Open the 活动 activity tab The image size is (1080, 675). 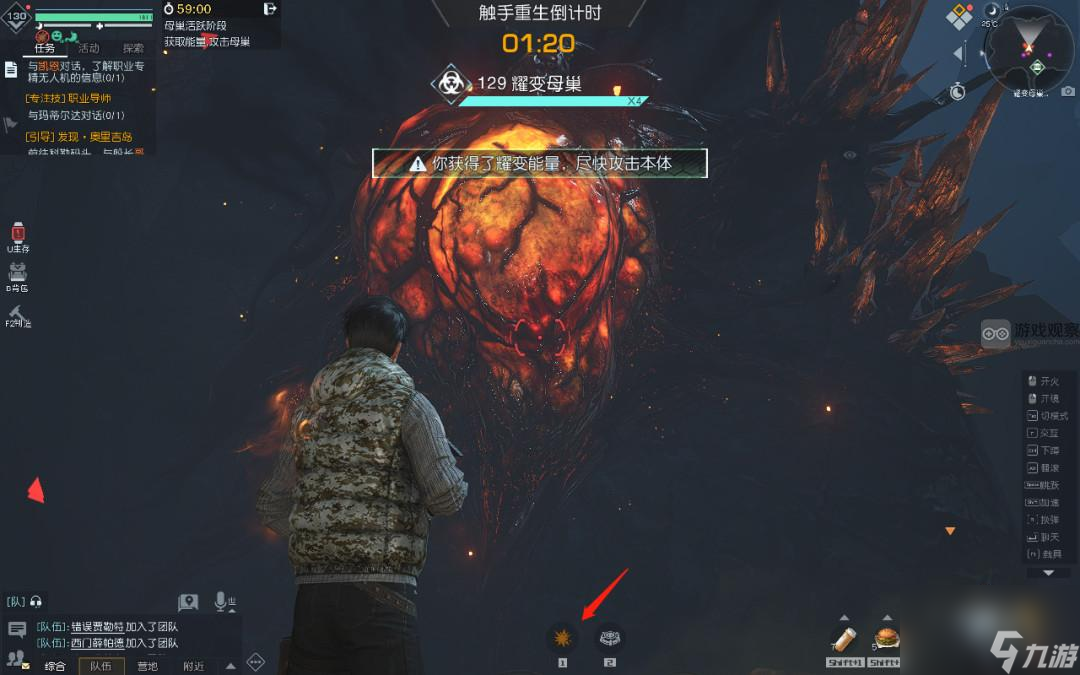tap(88, 48)
